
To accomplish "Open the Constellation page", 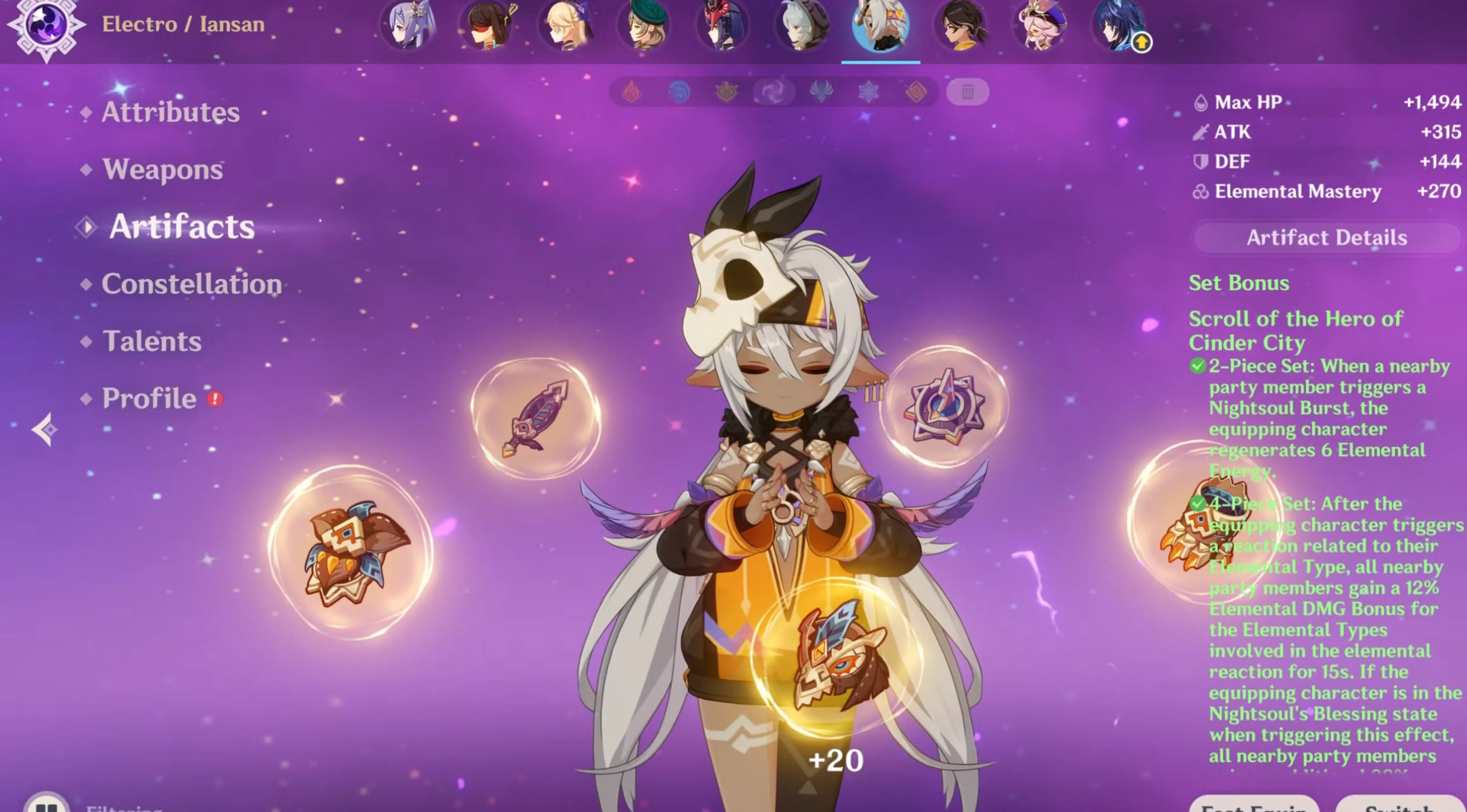I will click(x=191, y=284).
